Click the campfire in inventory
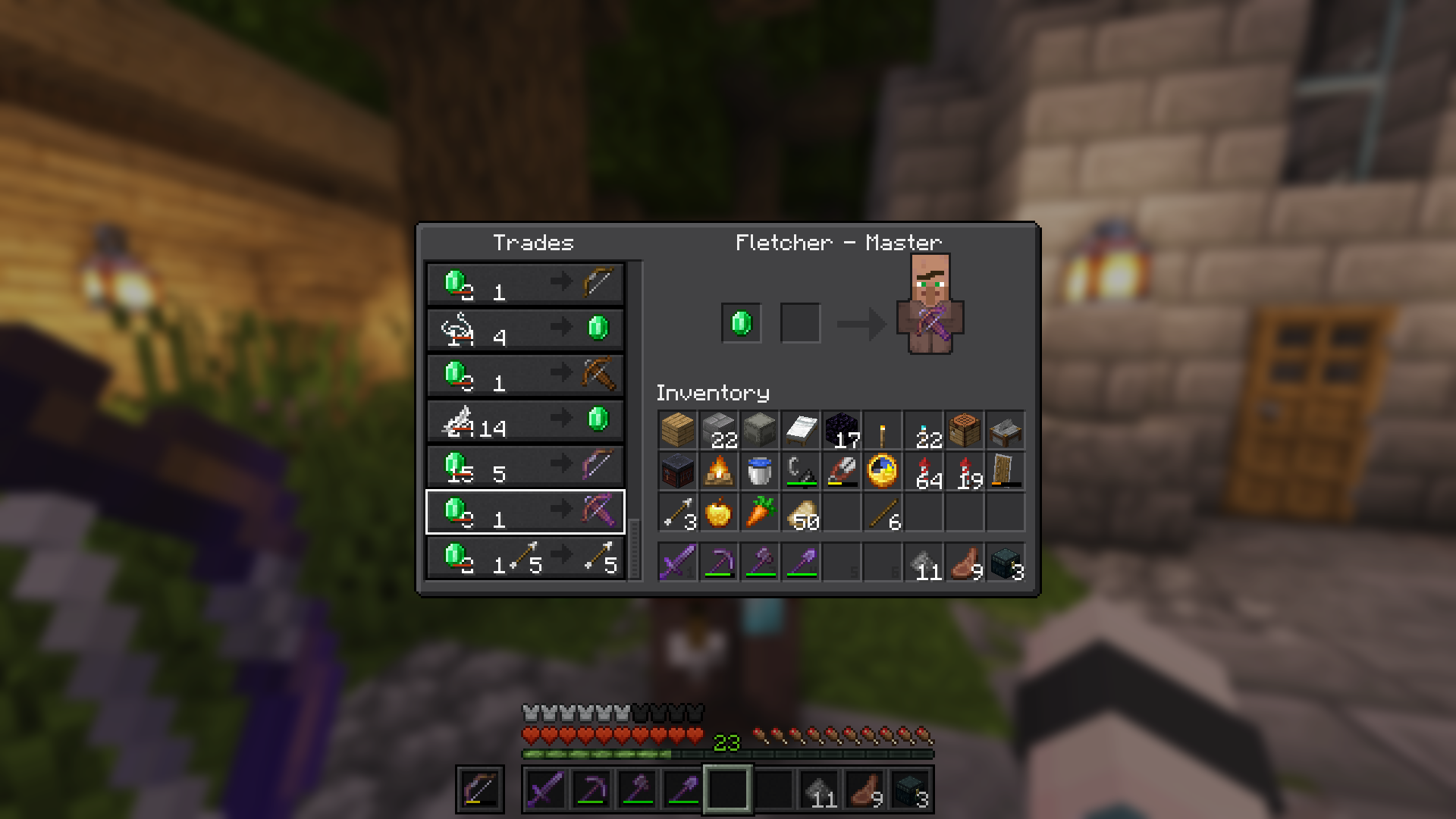Viewport: 1456px width, 819px height. tap(718, 470)
